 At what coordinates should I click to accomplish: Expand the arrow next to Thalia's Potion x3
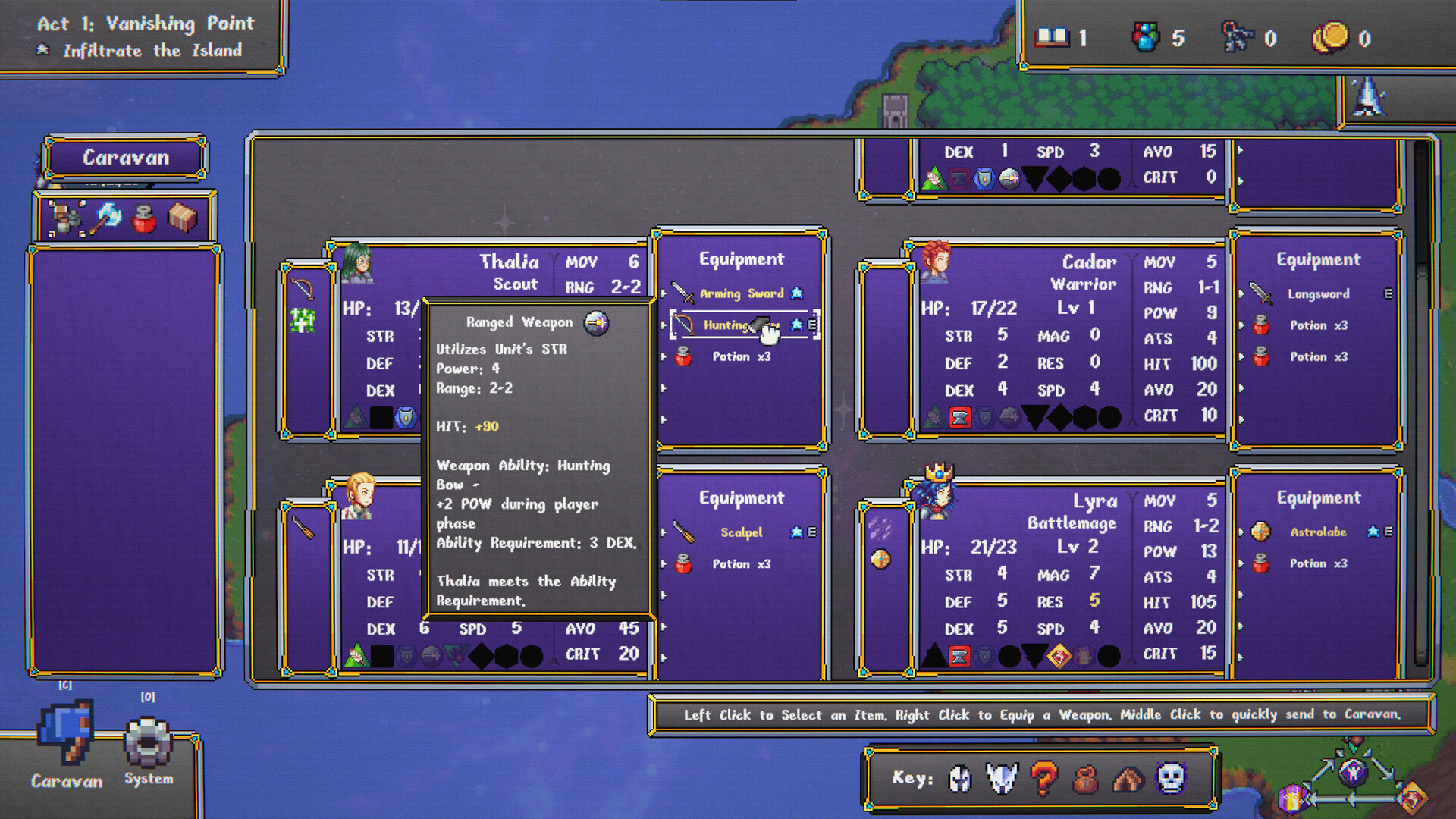(664, 356)
